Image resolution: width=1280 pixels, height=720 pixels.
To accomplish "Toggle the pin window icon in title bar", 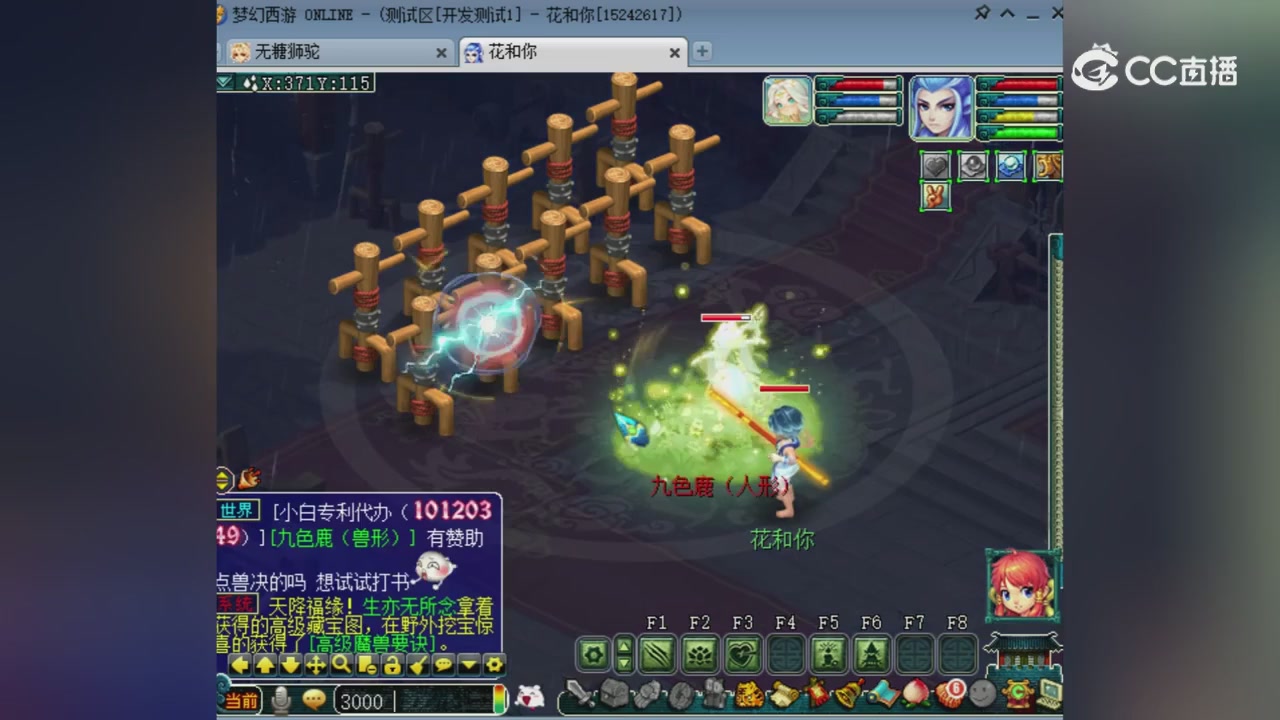I will (983, 13).
